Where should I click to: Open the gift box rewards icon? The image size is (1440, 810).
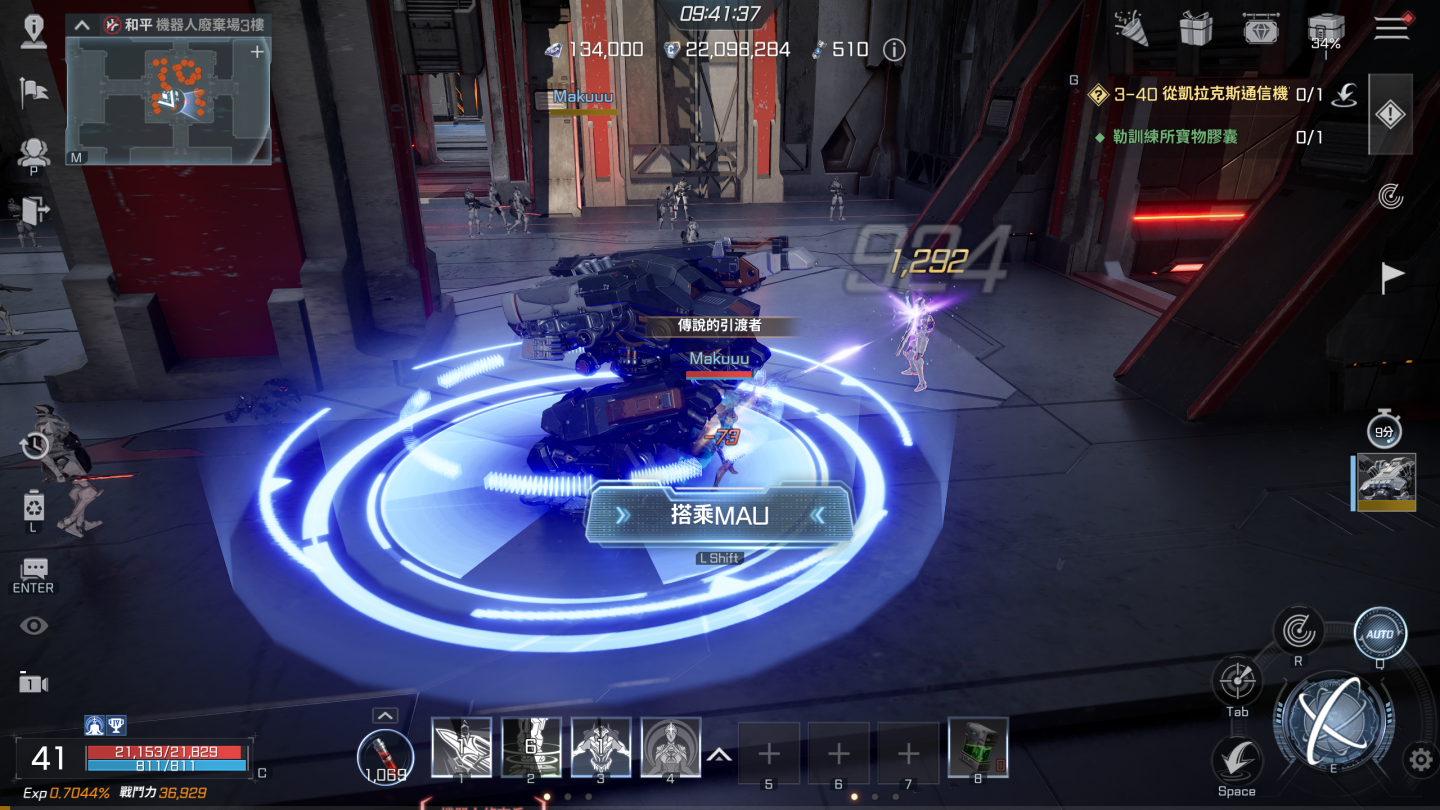pyautogui.click(x=1196, y=29)
